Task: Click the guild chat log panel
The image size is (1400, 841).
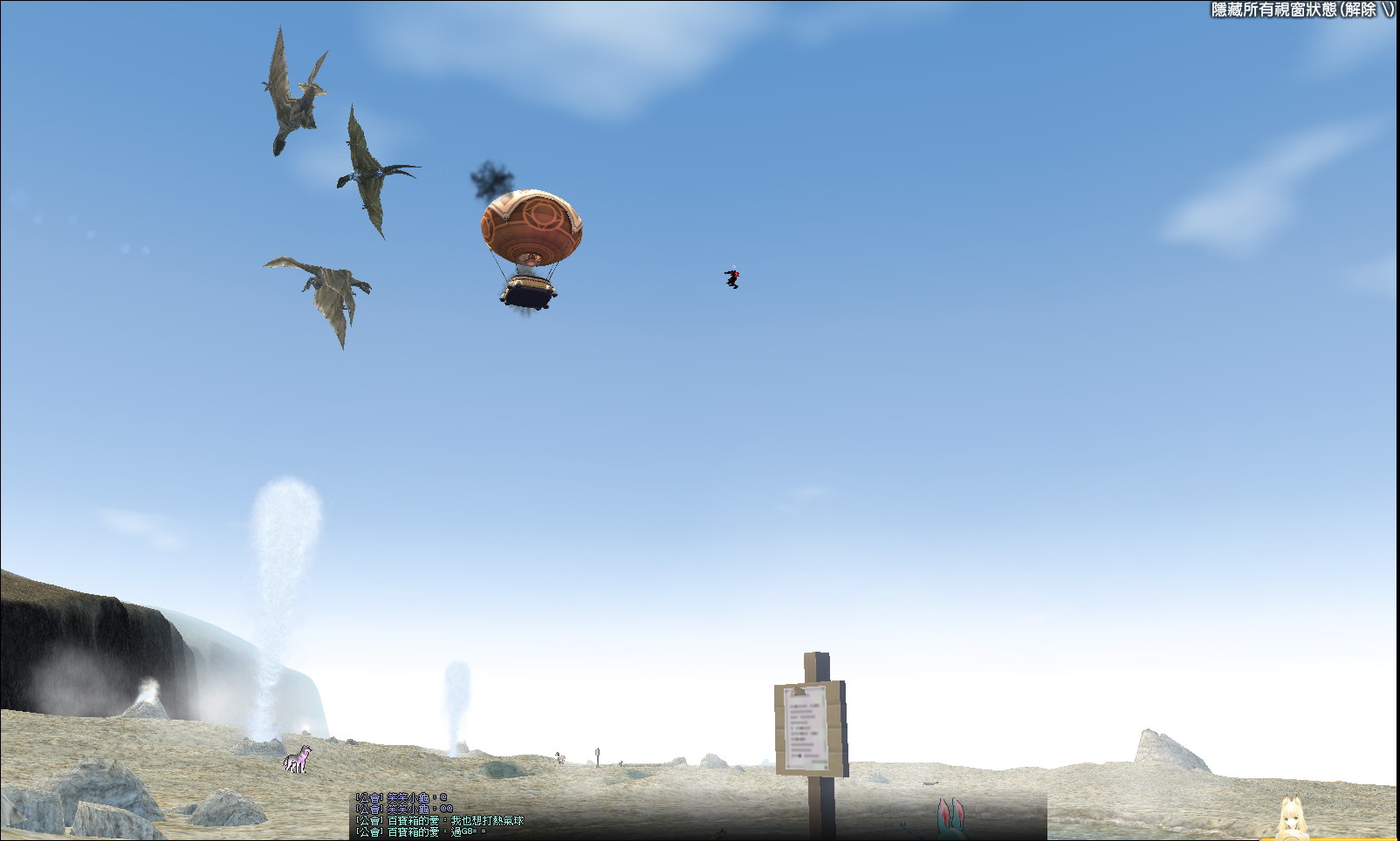Action: point(697,816)
